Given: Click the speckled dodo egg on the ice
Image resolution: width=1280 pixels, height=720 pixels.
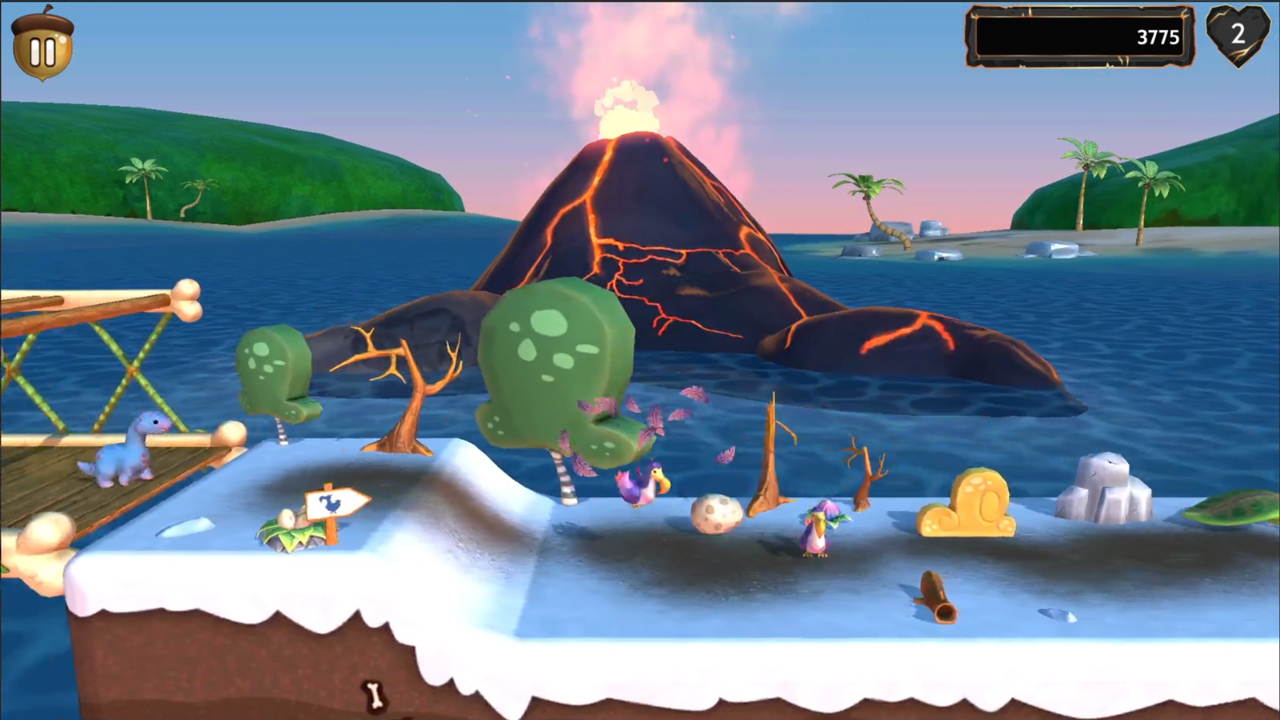Looking at the screenshot, I should (715, 513).
